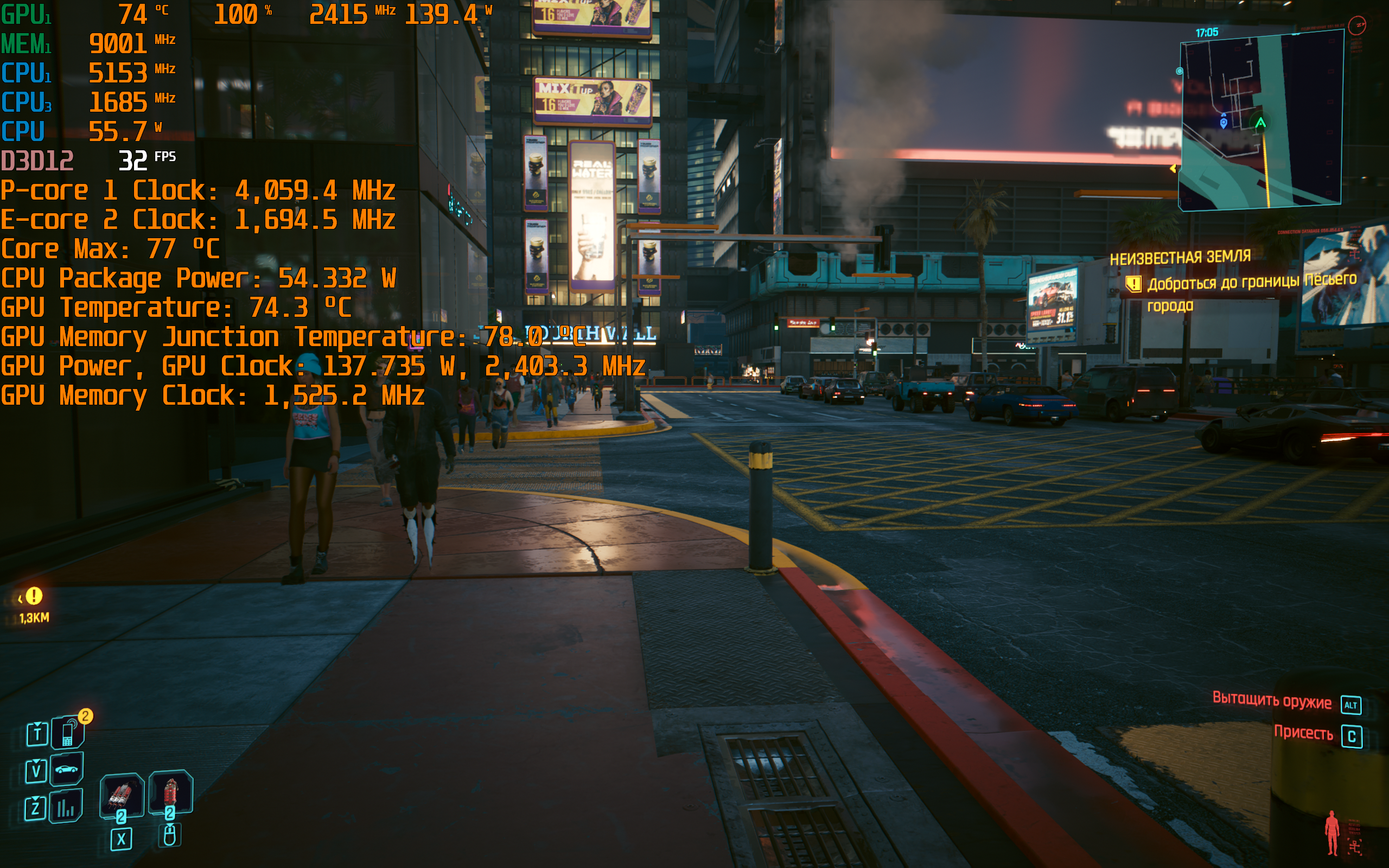Click the blue pin marker on the minimap
This screenshot has width=1389, height=868.
tap(1223, 122)
